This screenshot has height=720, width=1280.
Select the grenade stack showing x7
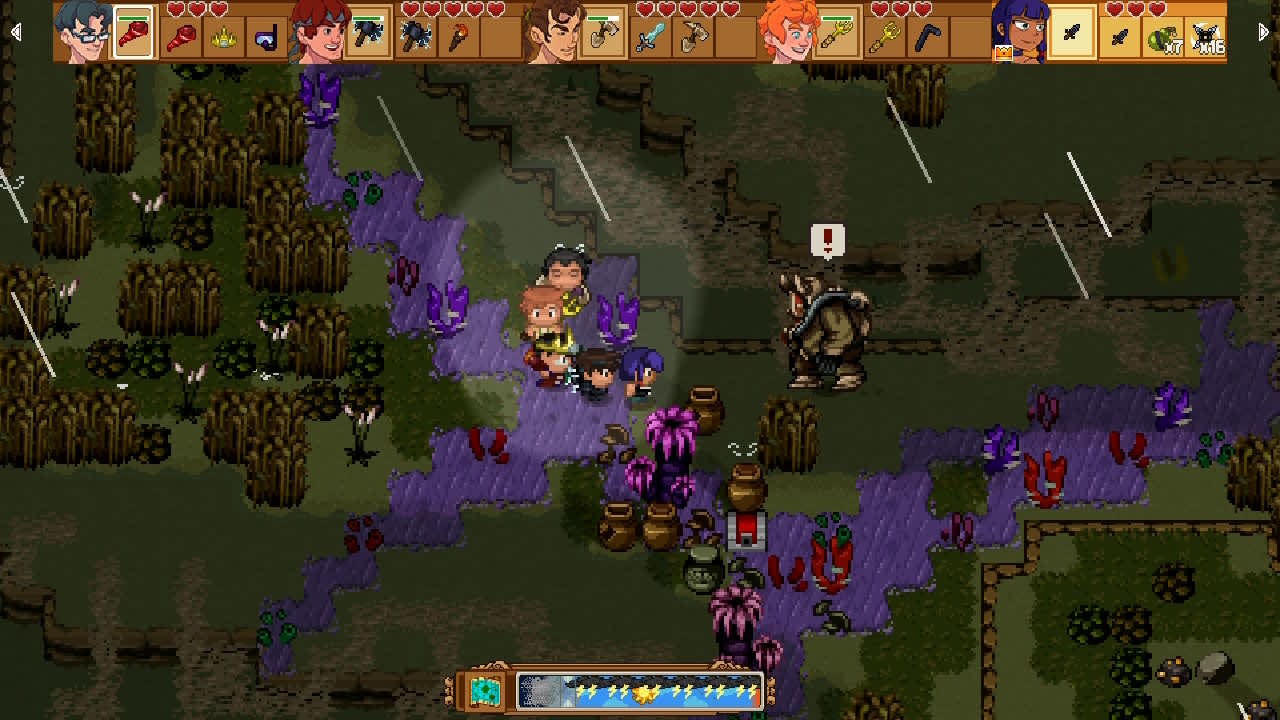pyautogui.click(x=1165, y=37)
